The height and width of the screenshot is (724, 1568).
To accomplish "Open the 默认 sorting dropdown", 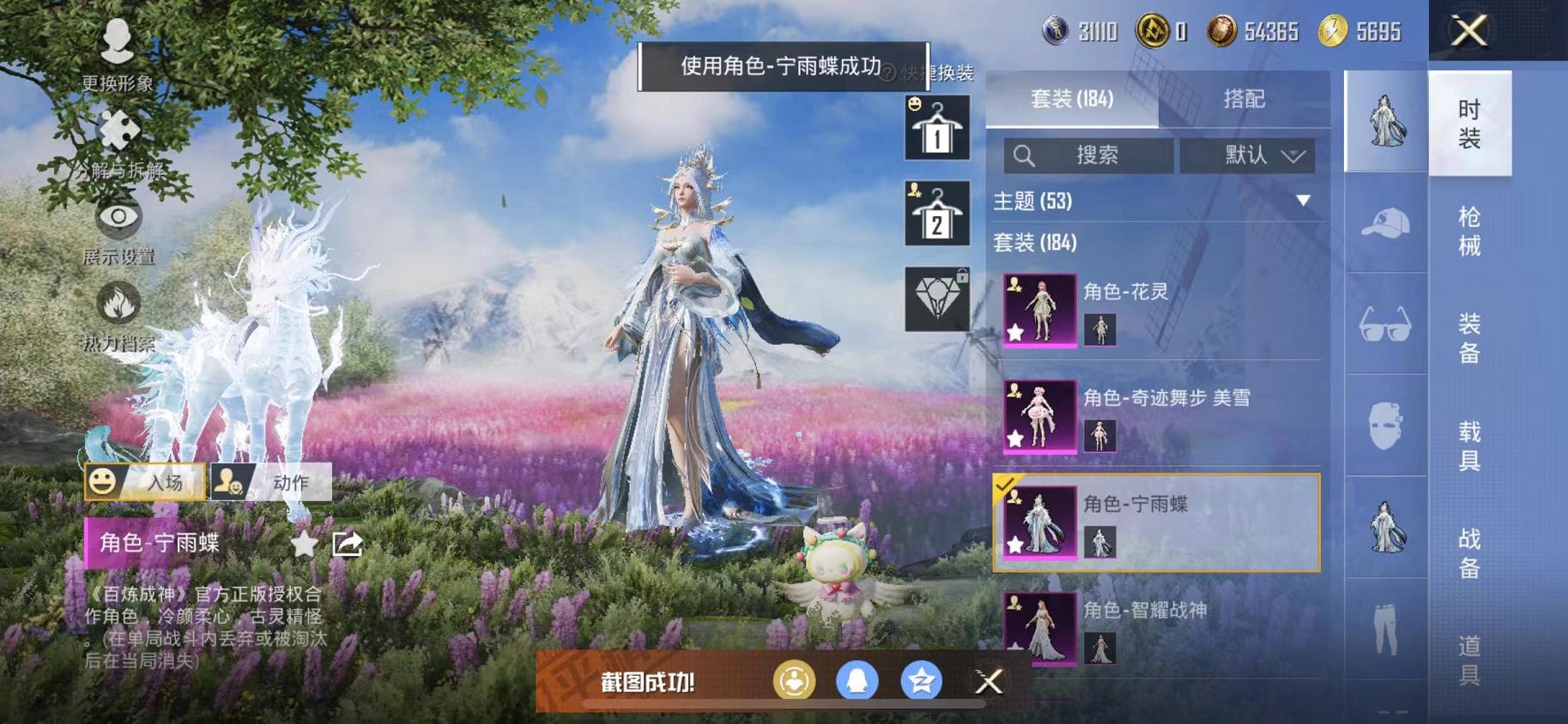I will click(1251, 155).
